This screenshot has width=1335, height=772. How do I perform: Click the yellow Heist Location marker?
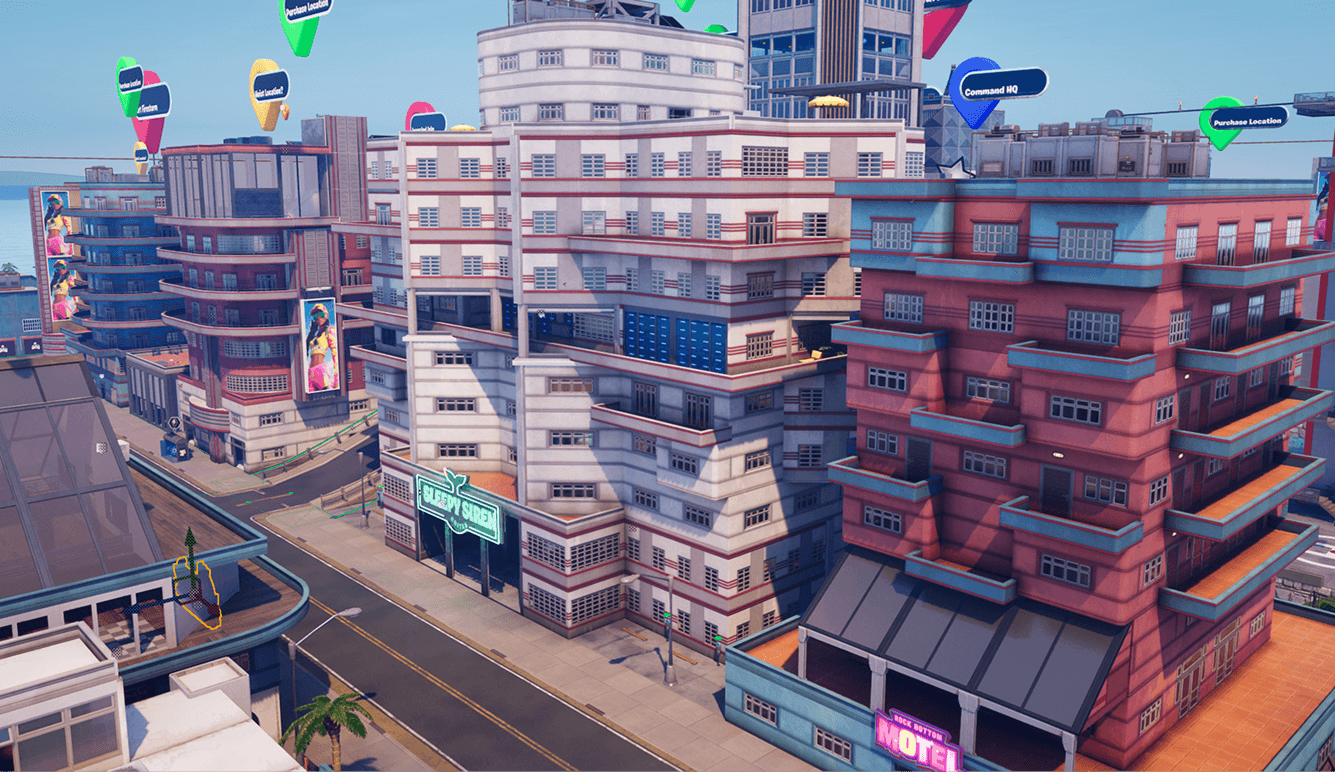(268, 88)
